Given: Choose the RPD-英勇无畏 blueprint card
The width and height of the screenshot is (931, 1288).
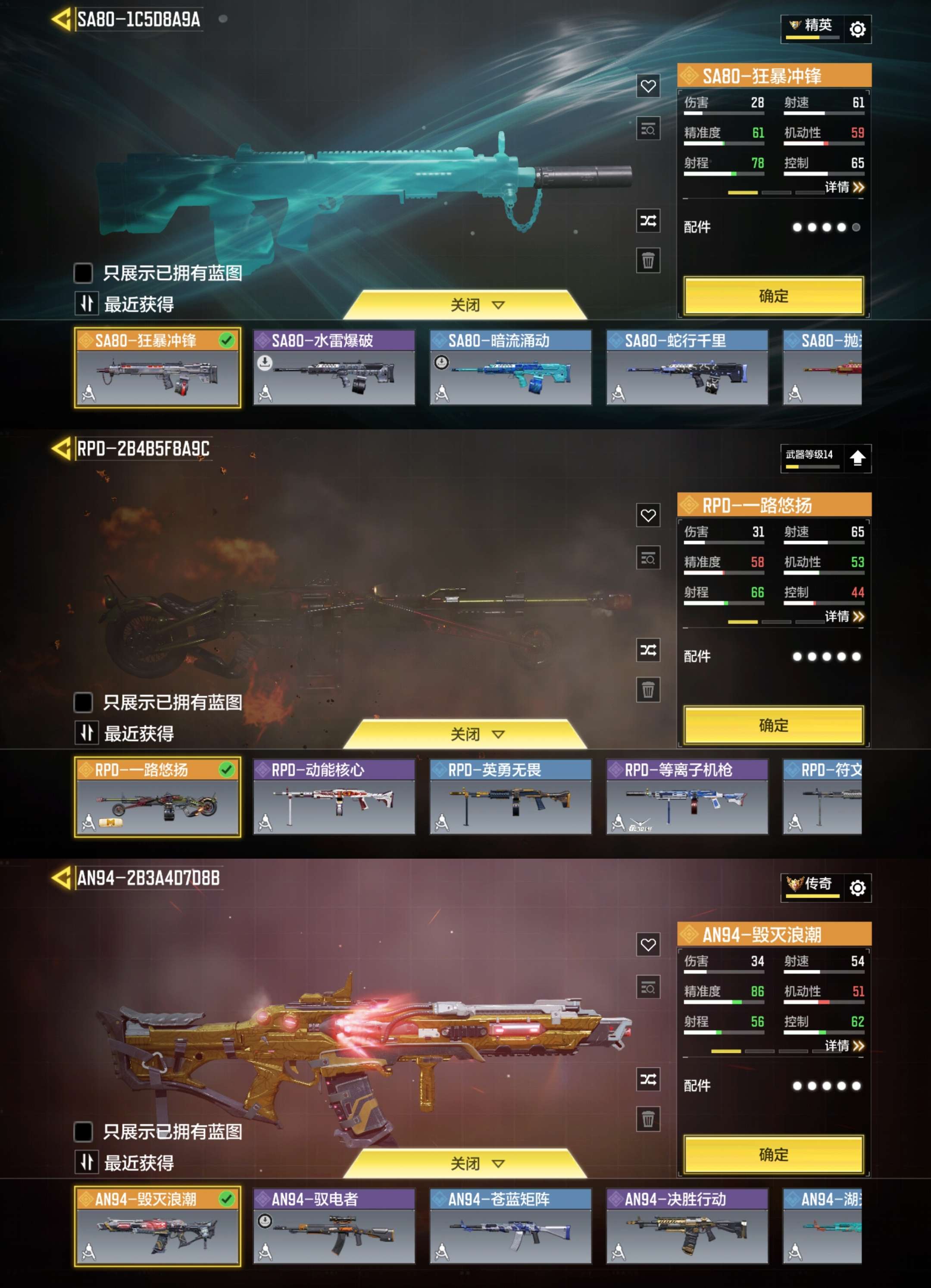Looking at the screenshot, I should click(x=510, y=797).
